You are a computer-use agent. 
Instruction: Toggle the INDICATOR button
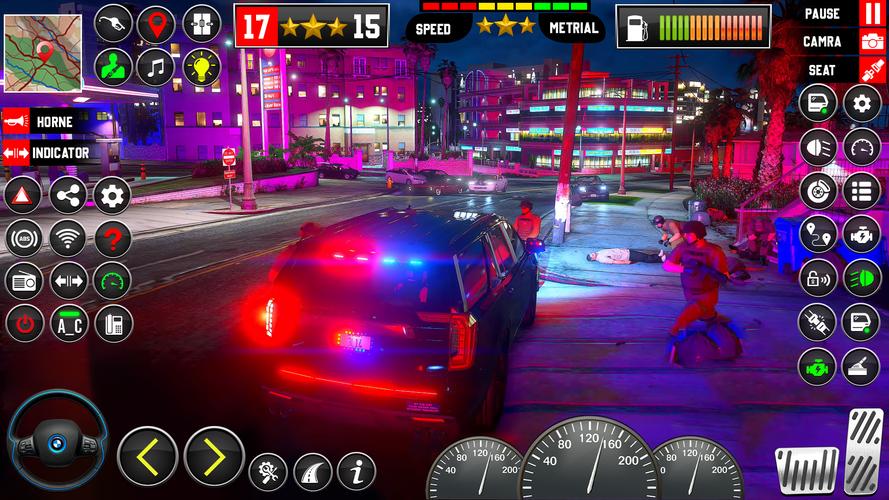(48, 153)
